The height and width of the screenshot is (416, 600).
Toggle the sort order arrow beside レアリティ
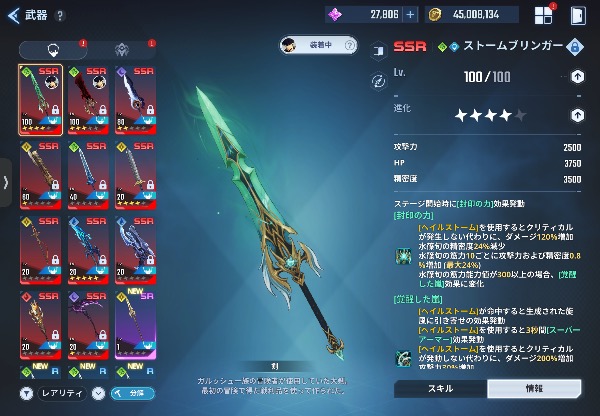click(x=98, y=393)
